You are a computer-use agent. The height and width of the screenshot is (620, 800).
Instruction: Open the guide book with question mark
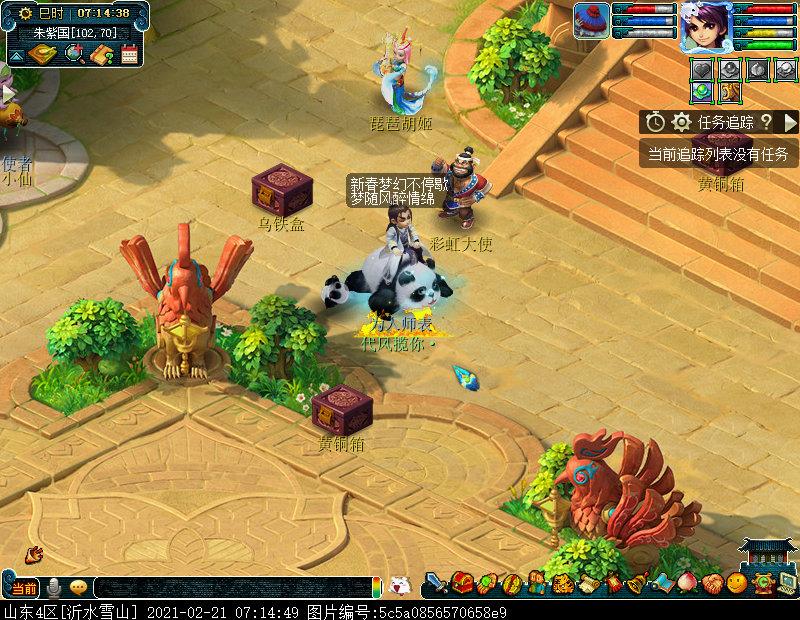pos(101,53)
